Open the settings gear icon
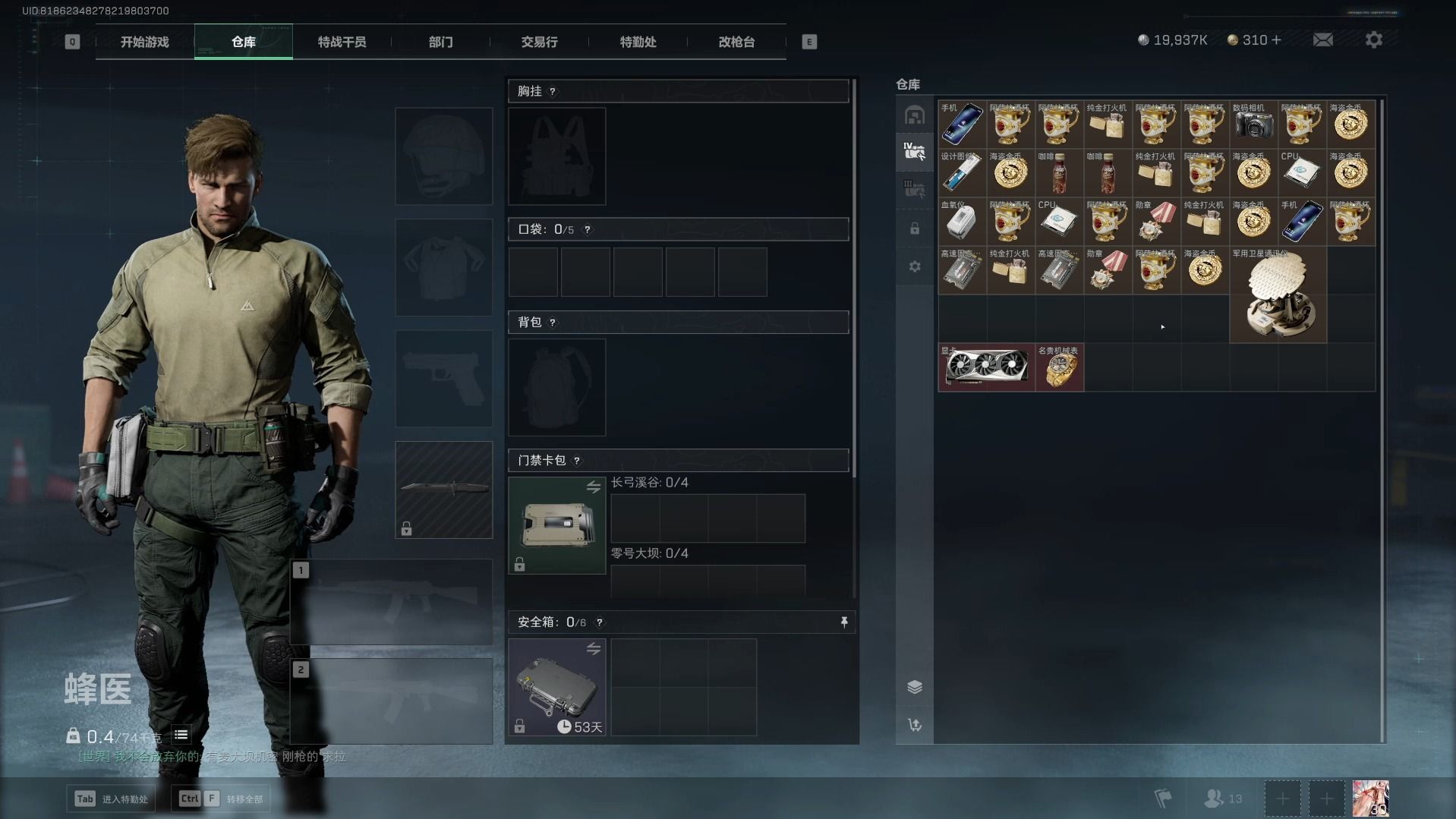The image size is (1456, 819). pyautogui.click(x=1373, y=40)
